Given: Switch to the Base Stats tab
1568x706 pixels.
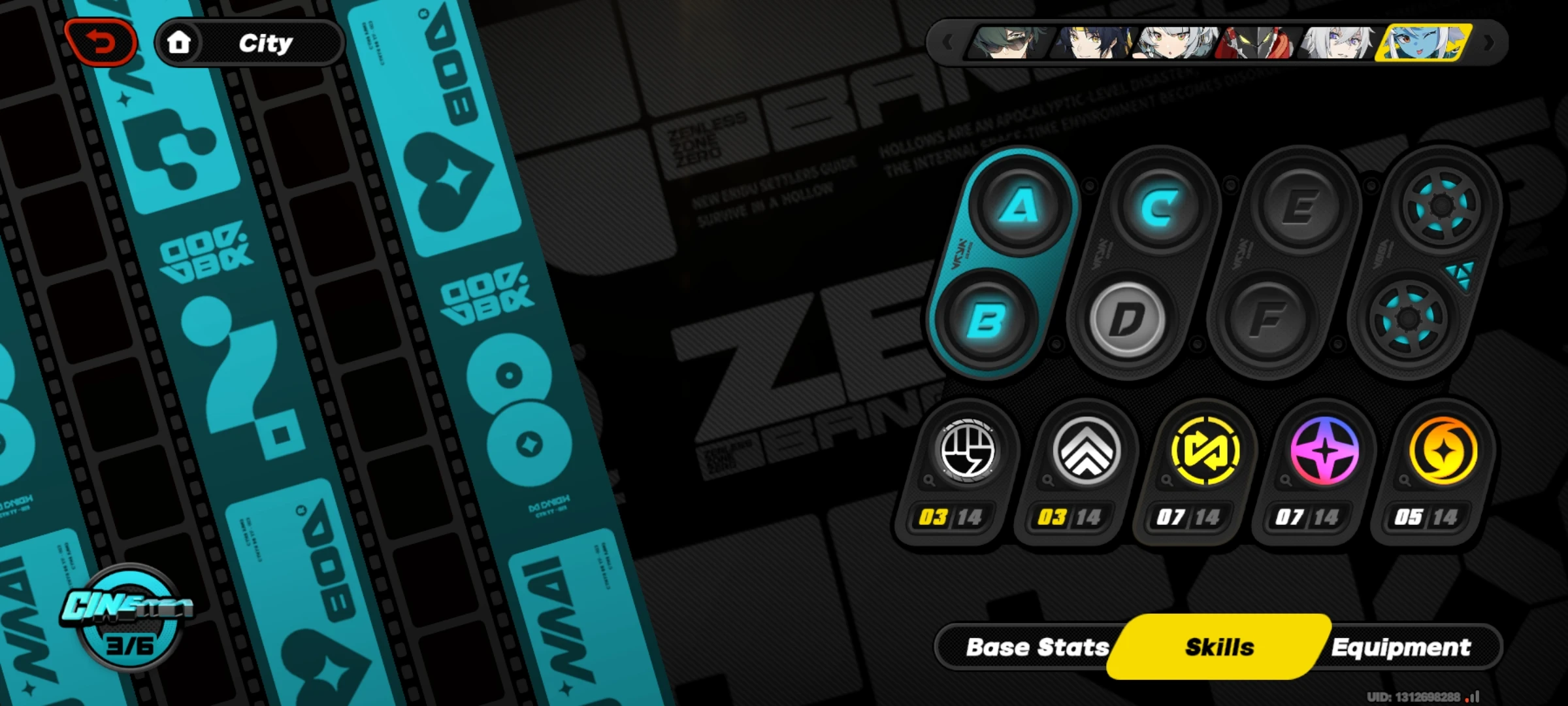Looking at the screenshot, I should pyautogui.click(x=1037, y=647).
